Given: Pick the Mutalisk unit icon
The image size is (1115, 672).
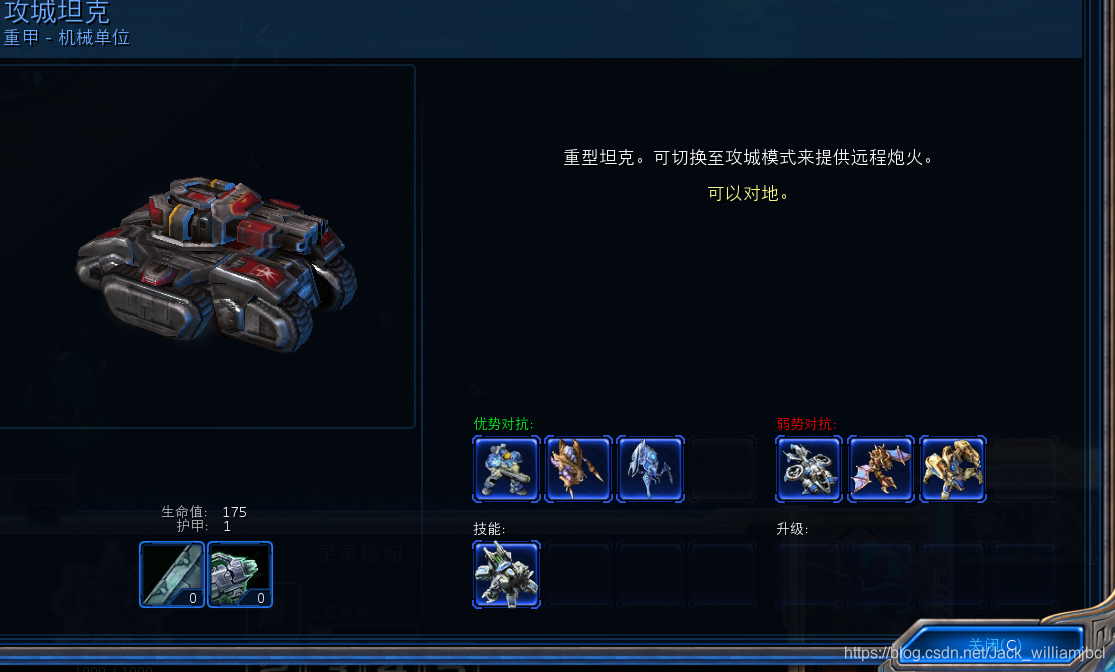Looking at the screenshot, I should [x=881, y=468].
